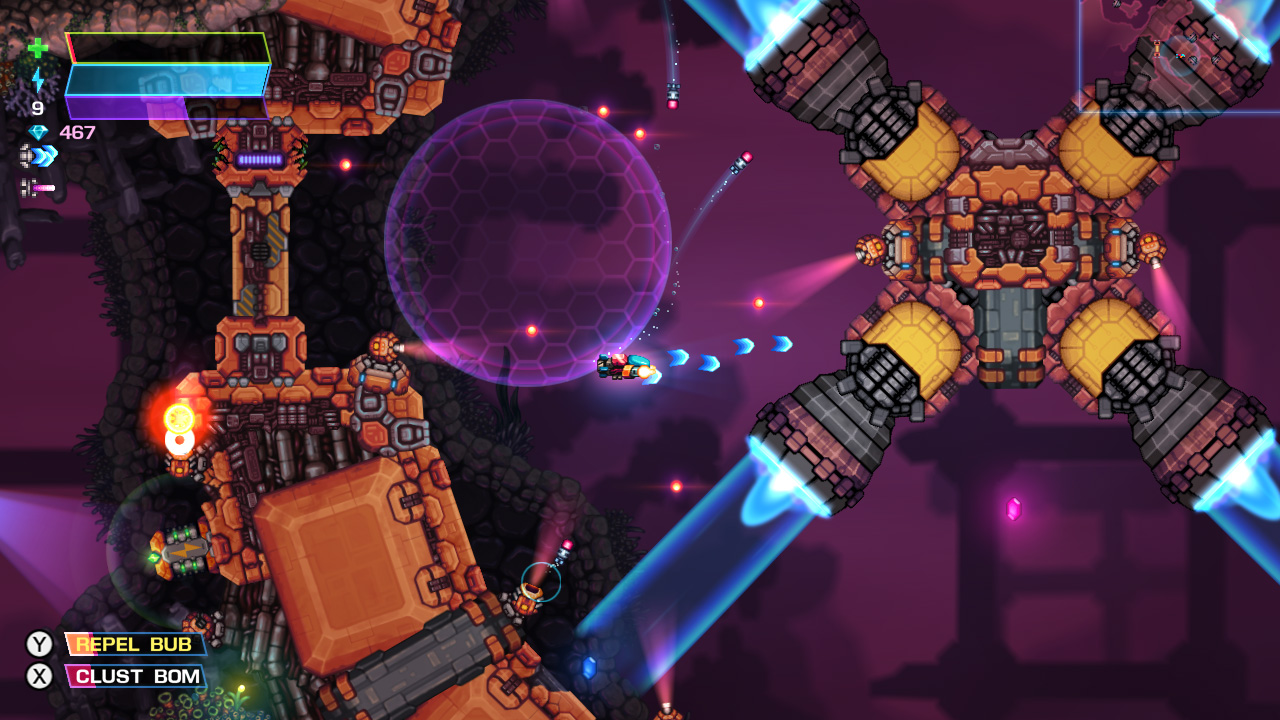Click the lives counter showing 9

tap(36, 106)
